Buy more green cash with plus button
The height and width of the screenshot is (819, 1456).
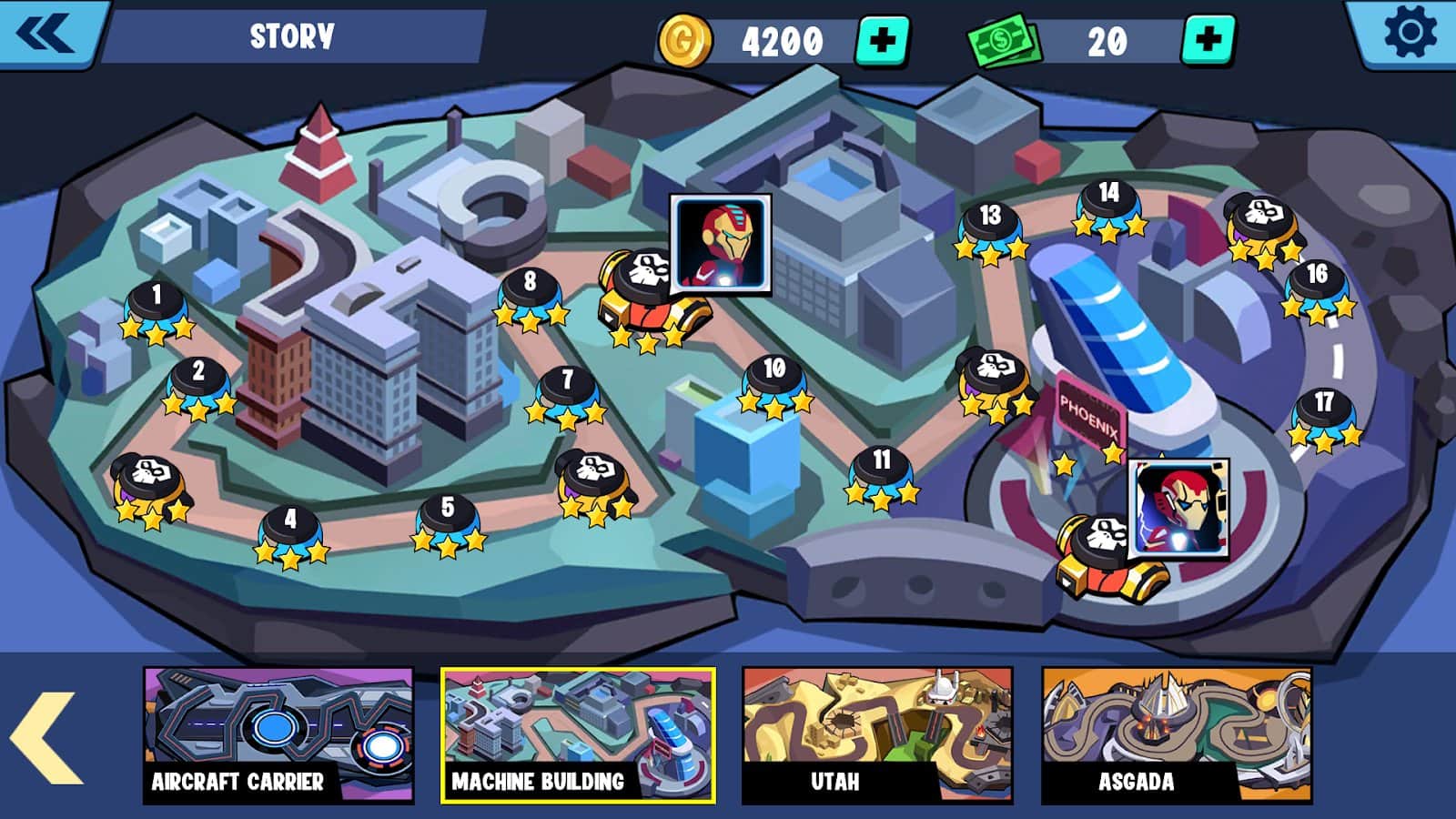[x=1208, y=41]
